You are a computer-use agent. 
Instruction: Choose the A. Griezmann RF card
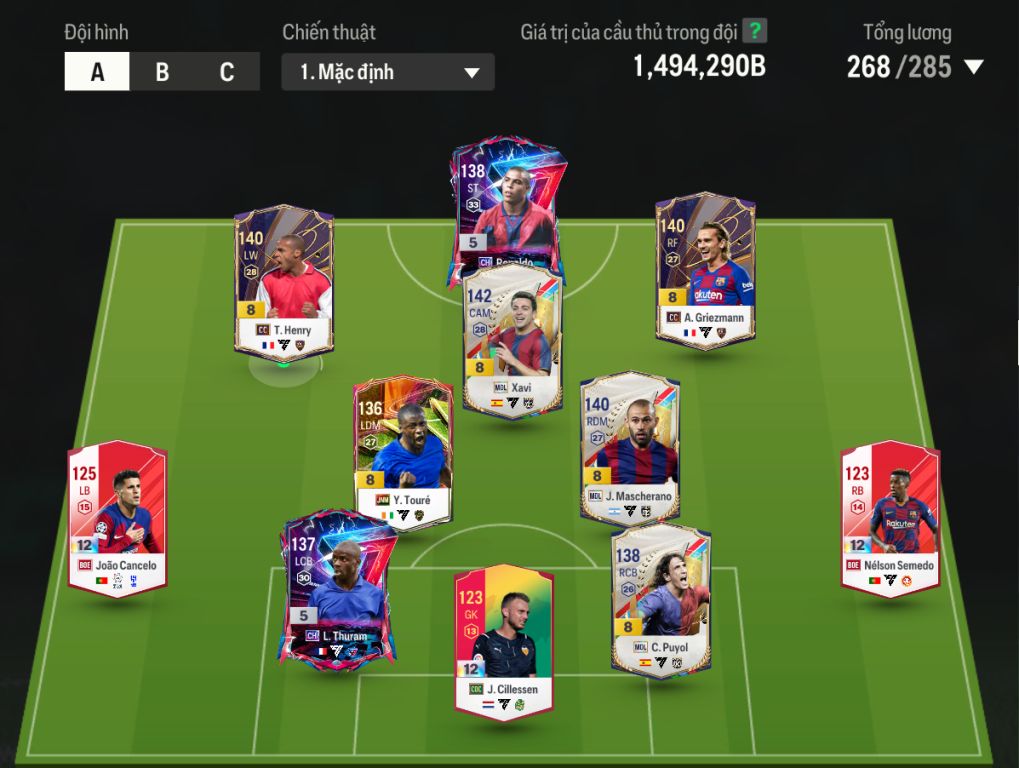click(x=705, y=270)
